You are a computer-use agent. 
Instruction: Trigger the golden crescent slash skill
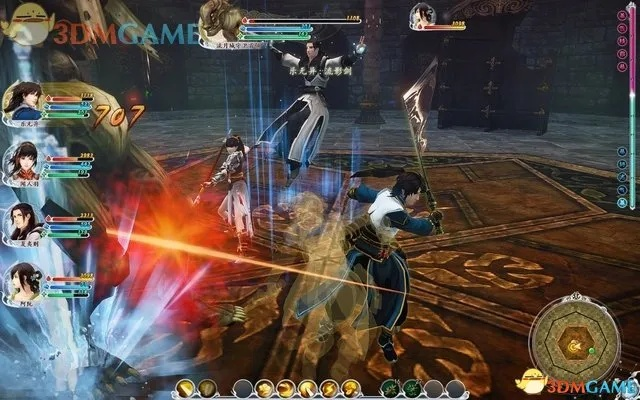click(x=284, y=388)
